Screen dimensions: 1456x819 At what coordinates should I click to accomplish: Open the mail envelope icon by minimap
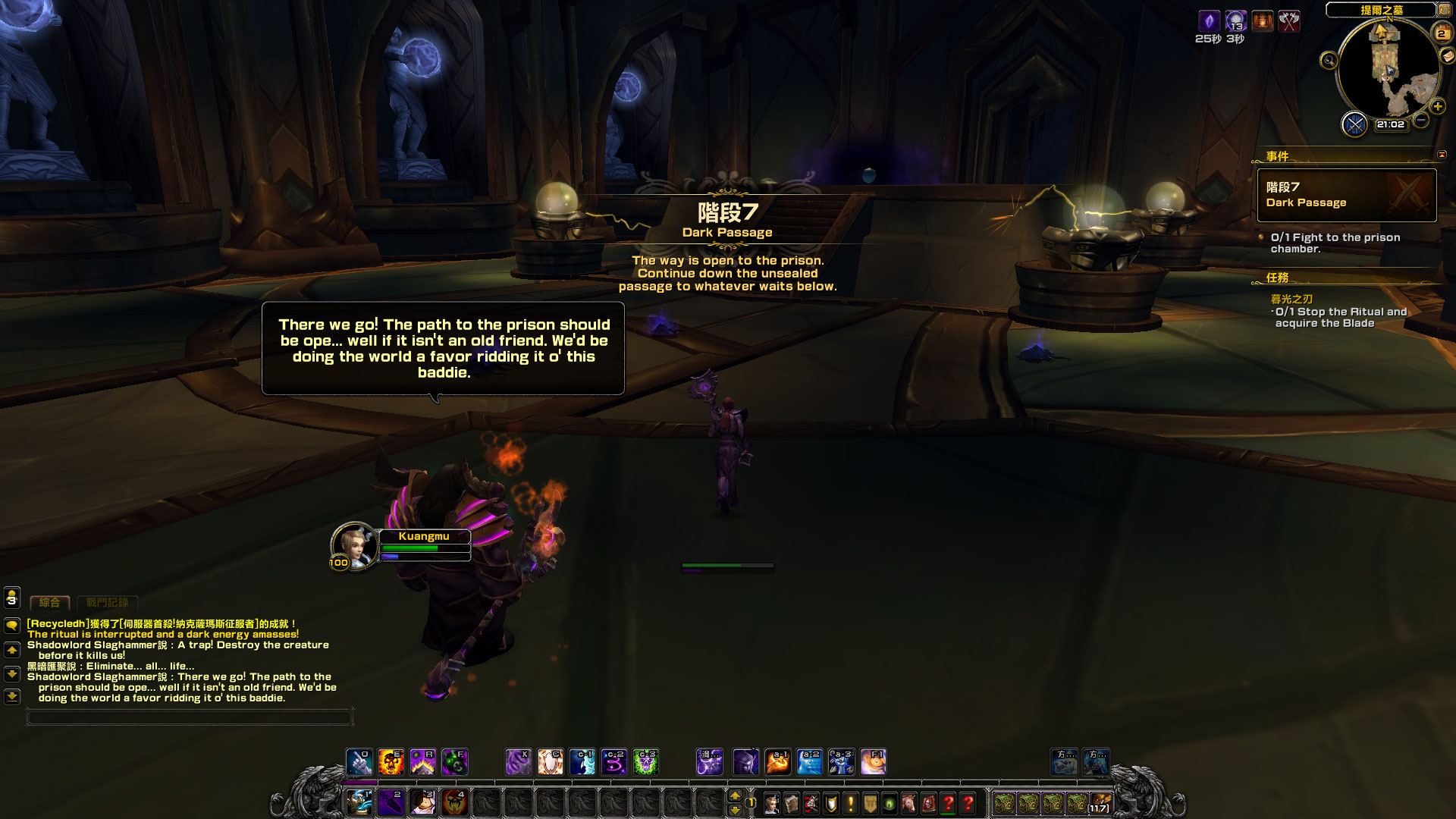coord(1448,56)
